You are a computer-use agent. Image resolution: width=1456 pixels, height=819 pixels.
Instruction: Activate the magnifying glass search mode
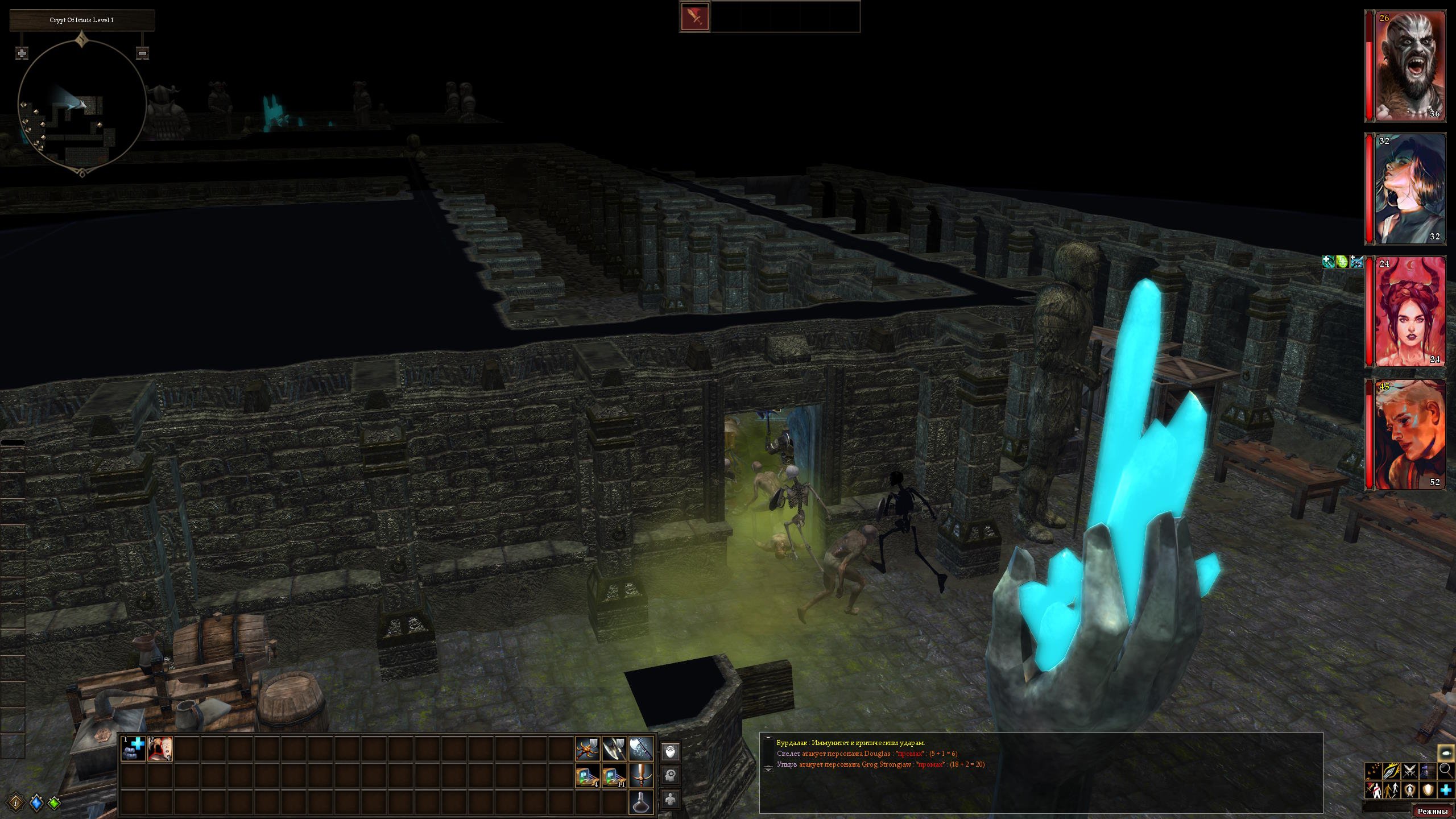pos(1446,771)
